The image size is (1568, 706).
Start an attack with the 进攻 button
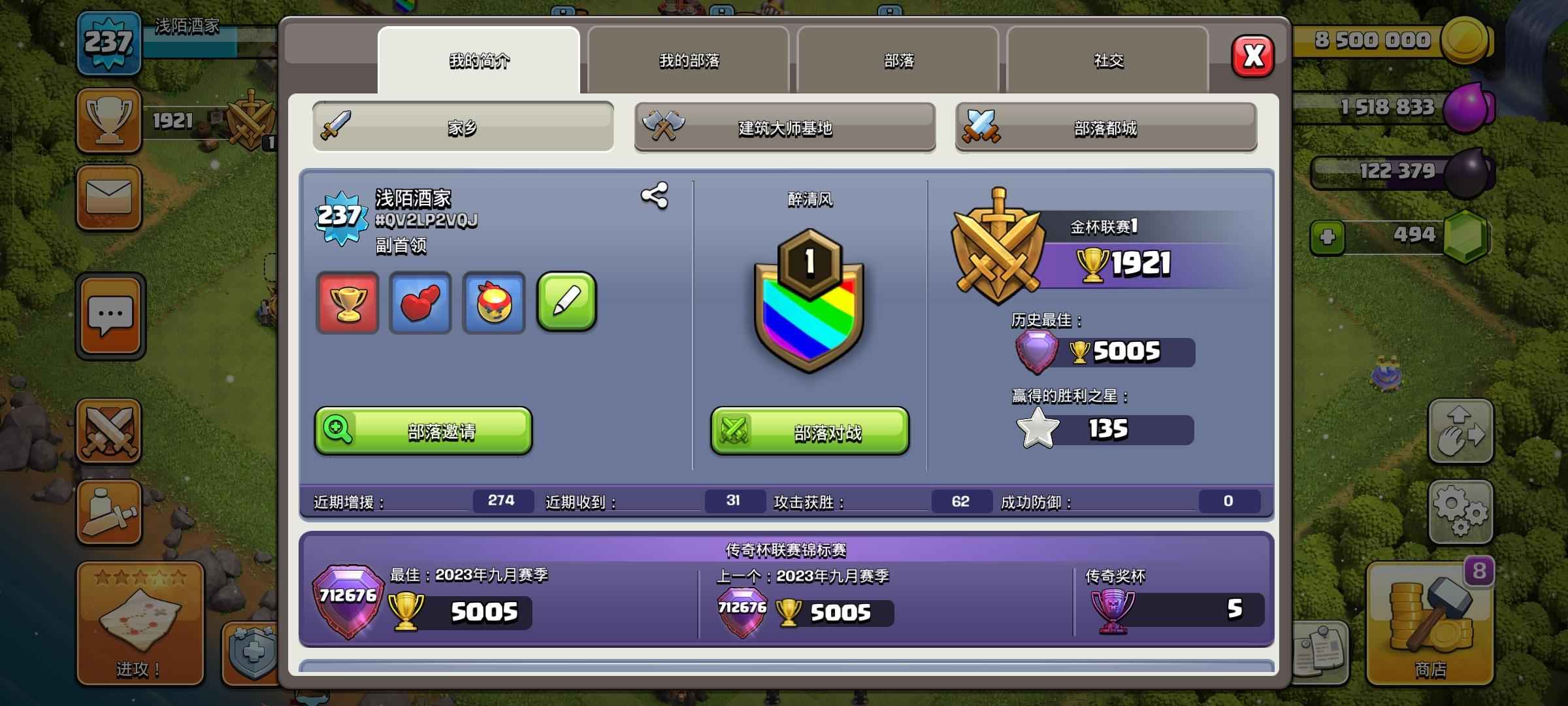[140, 624]
